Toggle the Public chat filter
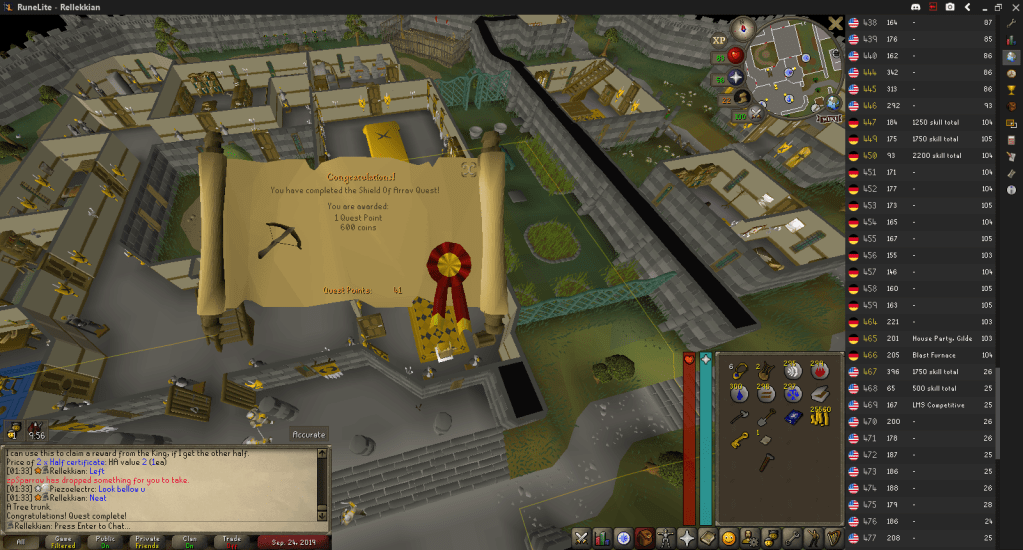1023x550 pixels. tap(107, 541)
